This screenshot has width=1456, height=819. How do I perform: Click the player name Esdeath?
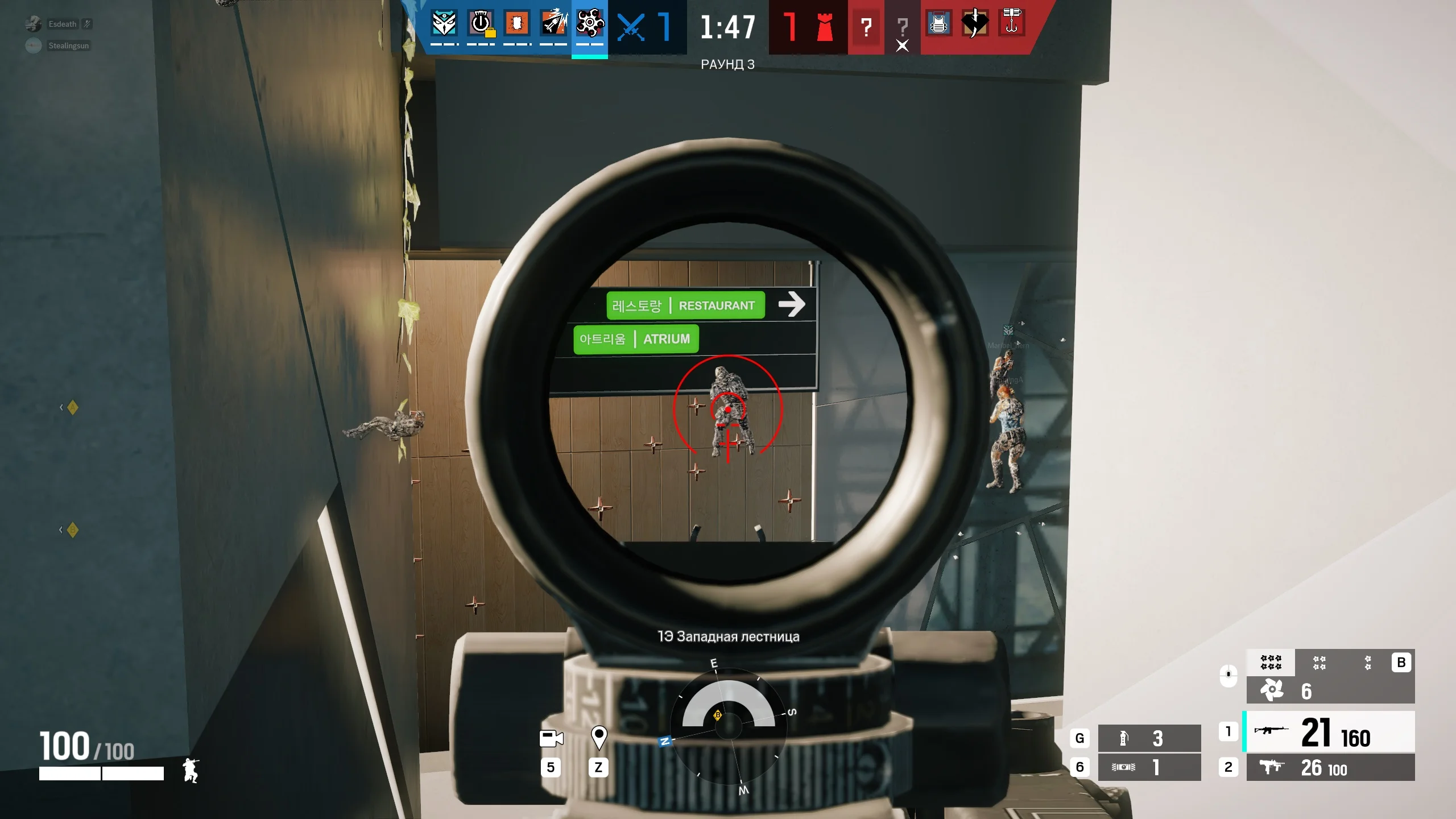click(x=64, y=24)
